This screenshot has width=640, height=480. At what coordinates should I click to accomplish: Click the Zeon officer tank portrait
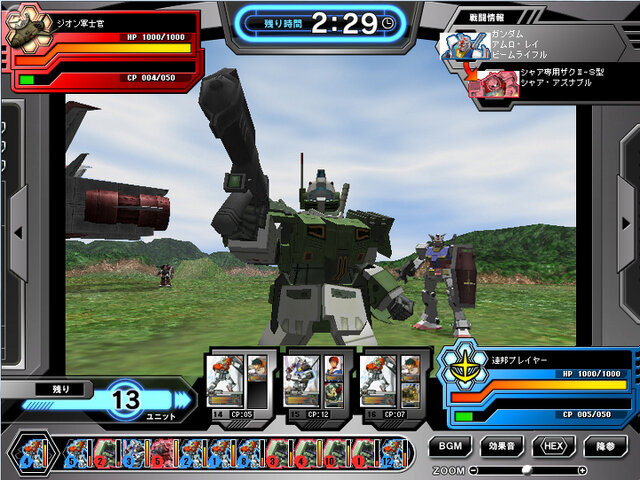pos(27,29)
